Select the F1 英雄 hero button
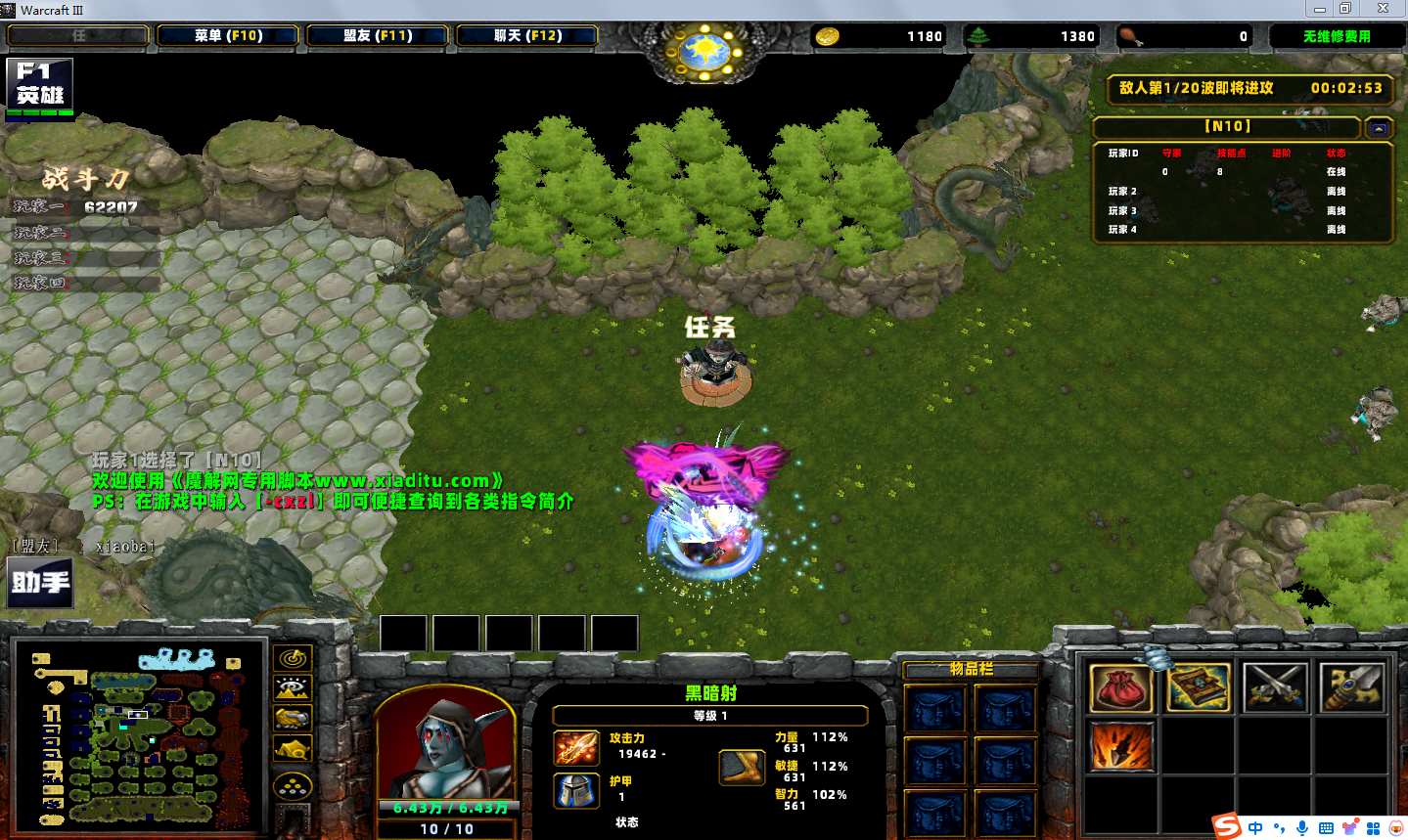Image resolution: width=1408 pixels, height=840 pixels. 39,86
